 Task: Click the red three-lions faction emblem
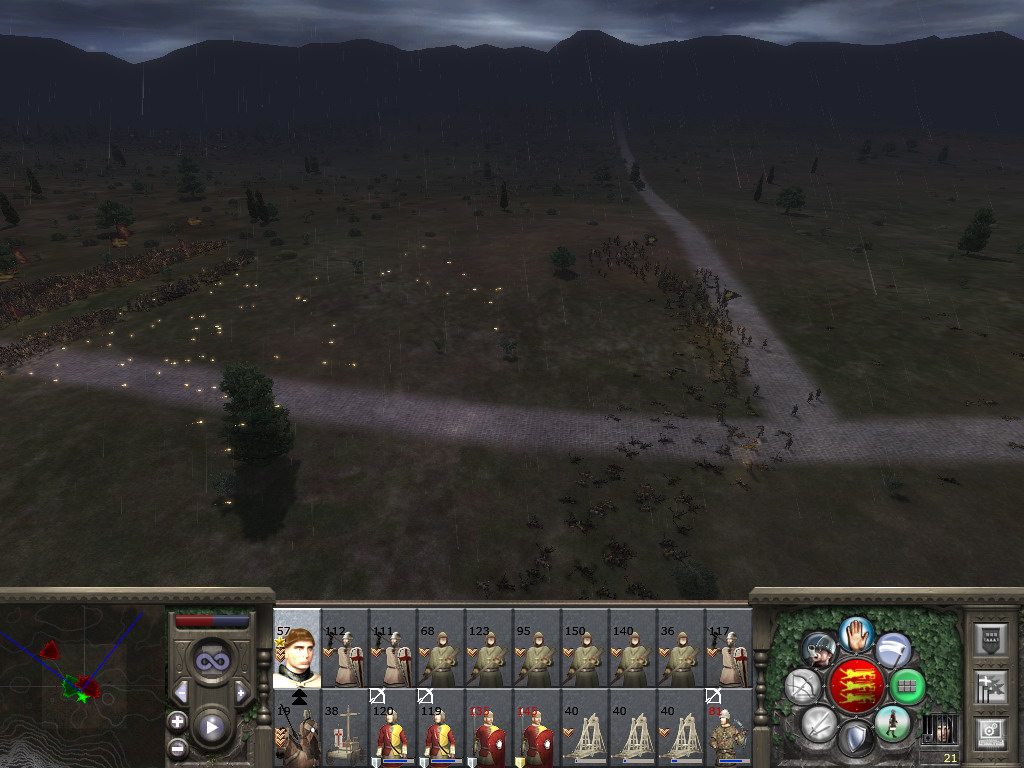(856, 686)
